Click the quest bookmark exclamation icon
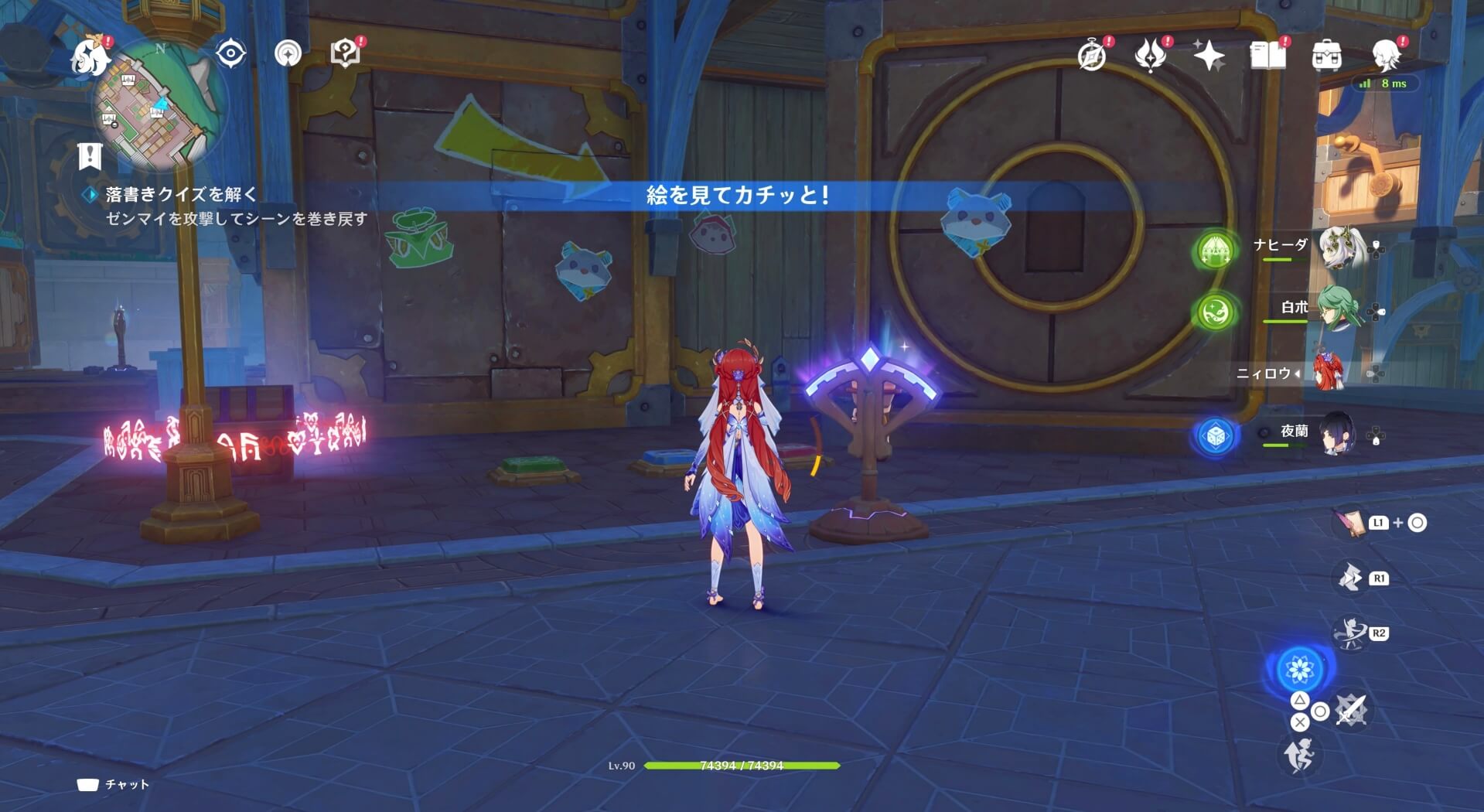This screenshot has height=812, width=1484. 91,156
